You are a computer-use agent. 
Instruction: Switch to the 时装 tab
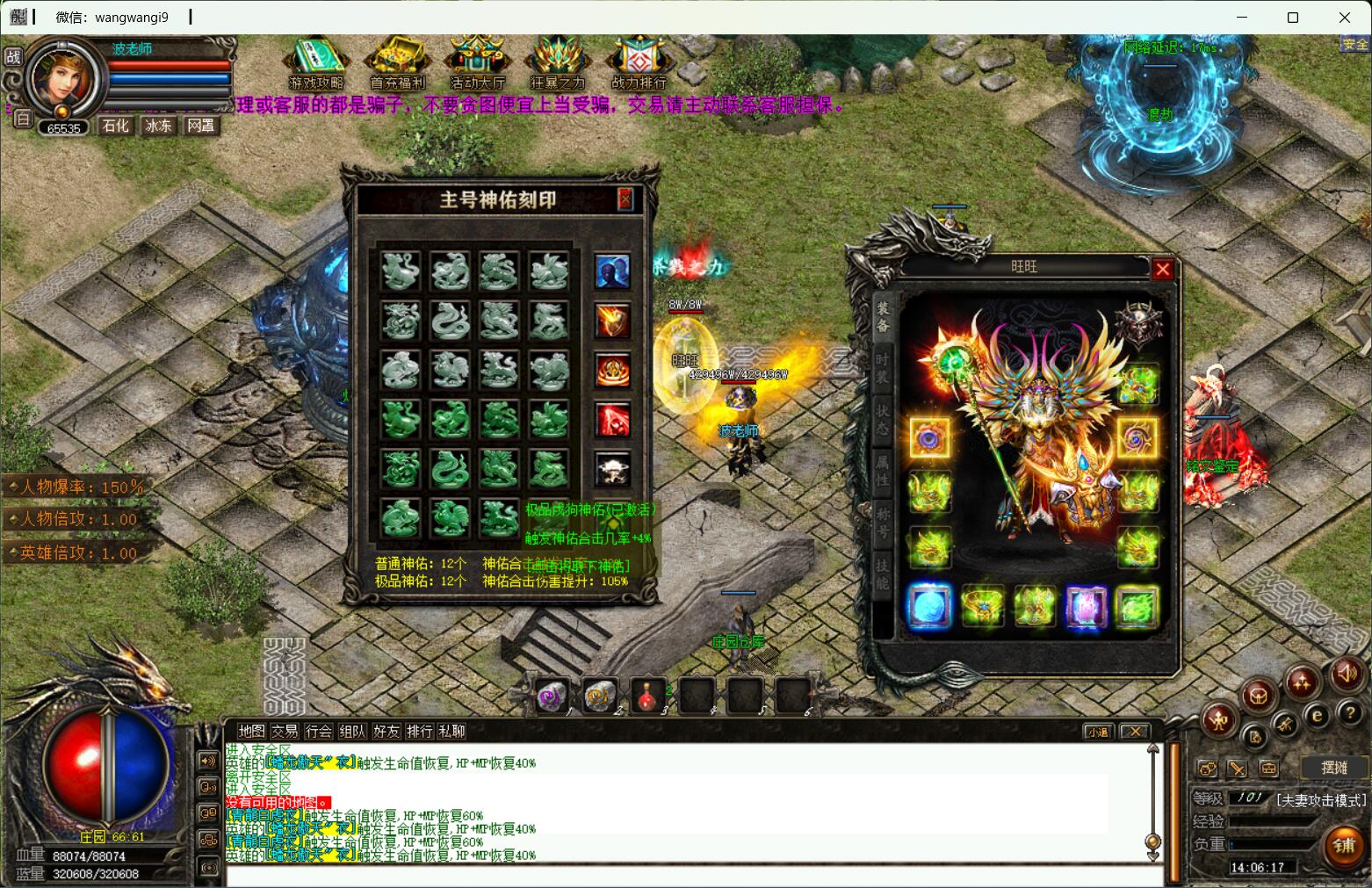click(x=883, y=368)
